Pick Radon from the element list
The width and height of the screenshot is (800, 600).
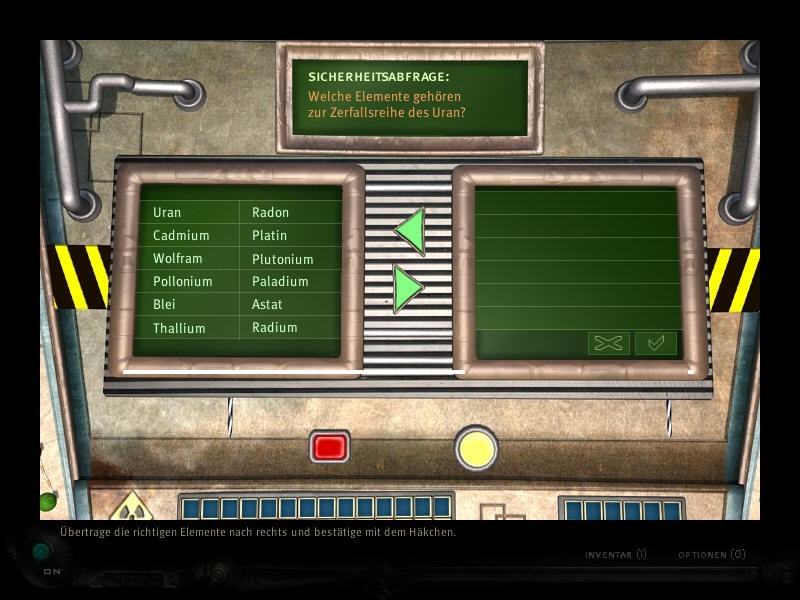270,212
